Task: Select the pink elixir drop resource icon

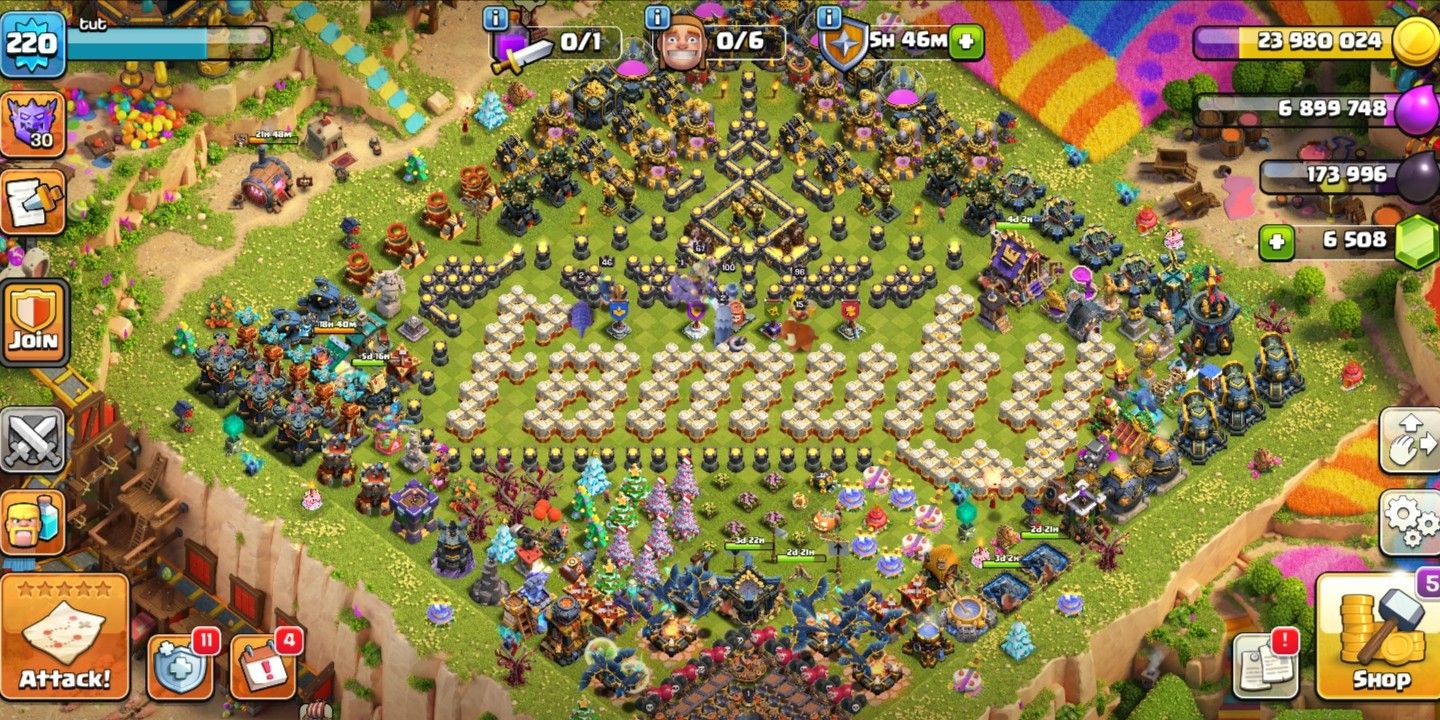Action: 1415,108
